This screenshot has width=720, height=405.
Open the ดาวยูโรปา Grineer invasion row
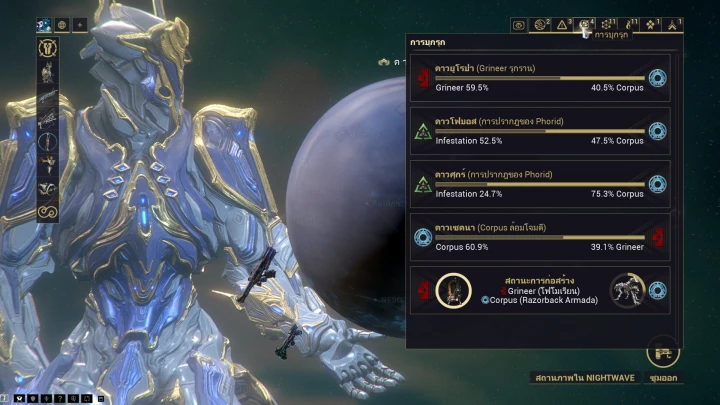[x=538, y=78]
